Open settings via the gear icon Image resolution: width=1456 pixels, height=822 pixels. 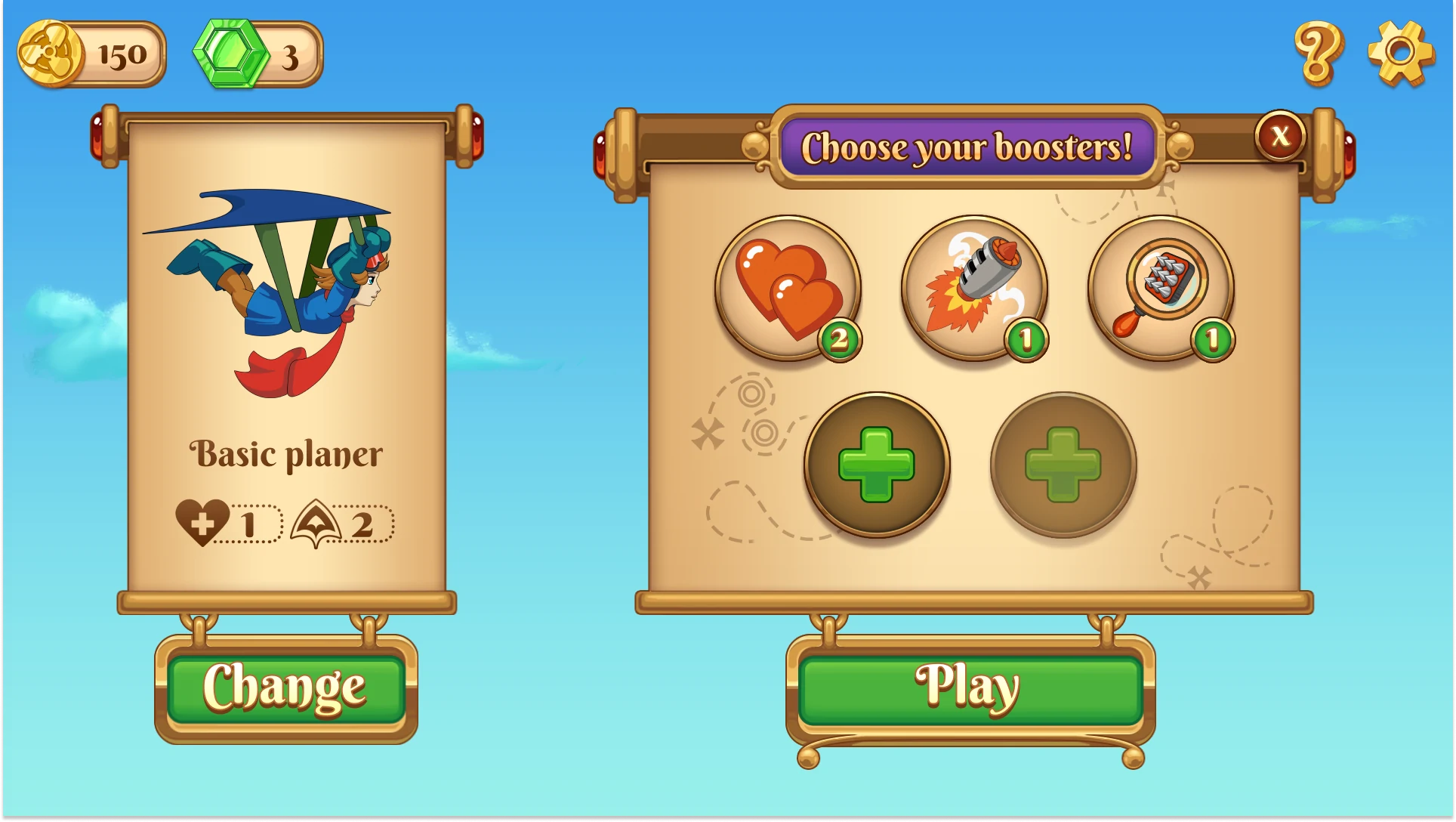click(1401, 53)
